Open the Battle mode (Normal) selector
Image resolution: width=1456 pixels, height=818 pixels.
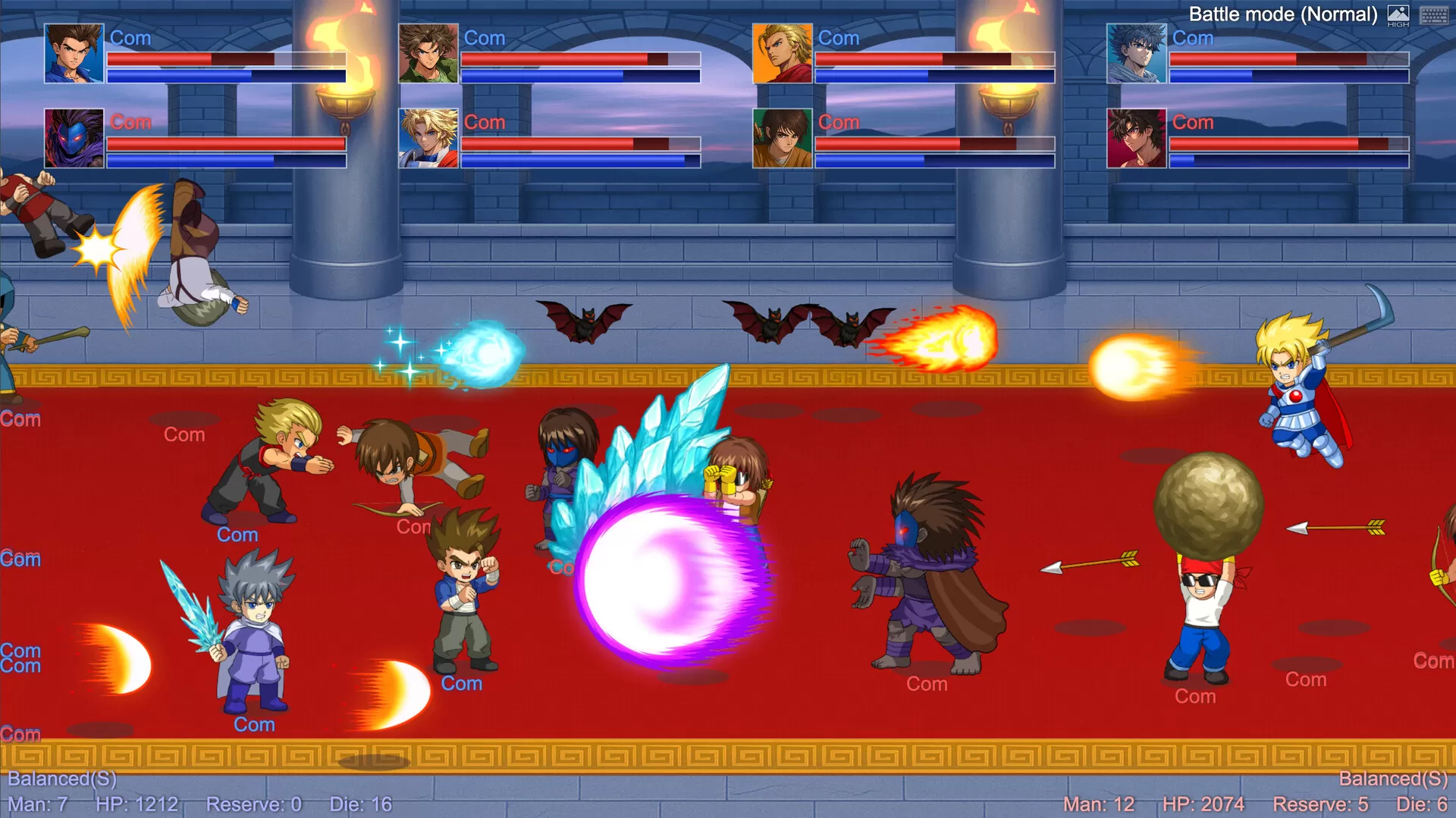pos(1284,14)
